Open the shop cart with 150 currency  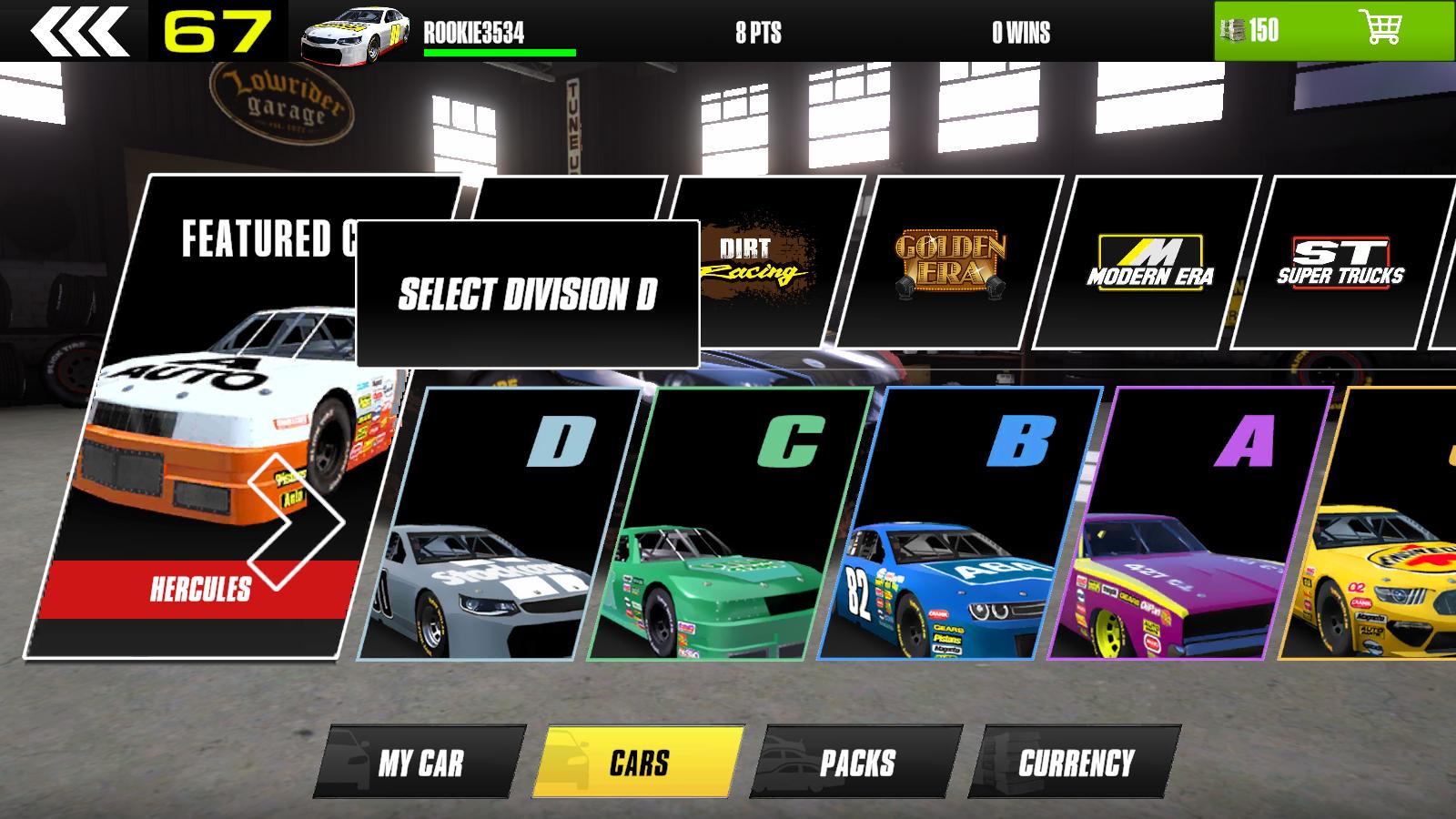(1333, 31)
